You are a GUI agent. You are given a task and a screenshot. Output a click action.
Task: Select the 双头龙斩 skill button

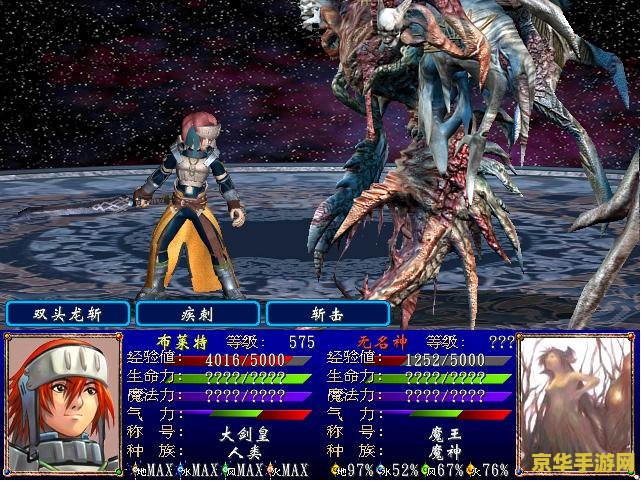point(68,313)
